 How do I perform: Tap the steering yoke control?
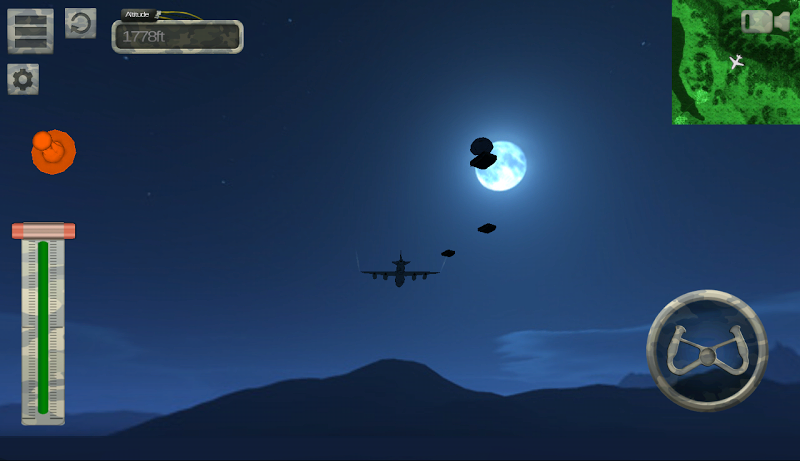point(707,350)
